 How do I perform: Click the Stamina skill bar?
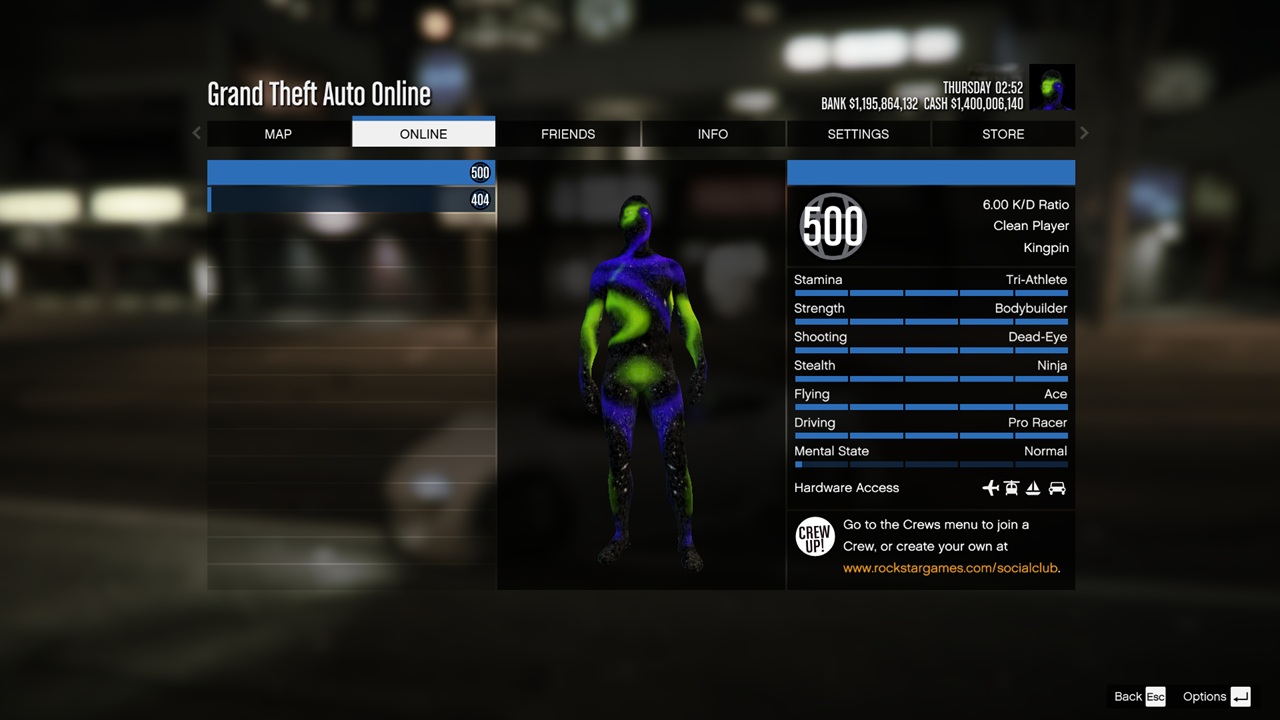[930, 292]
